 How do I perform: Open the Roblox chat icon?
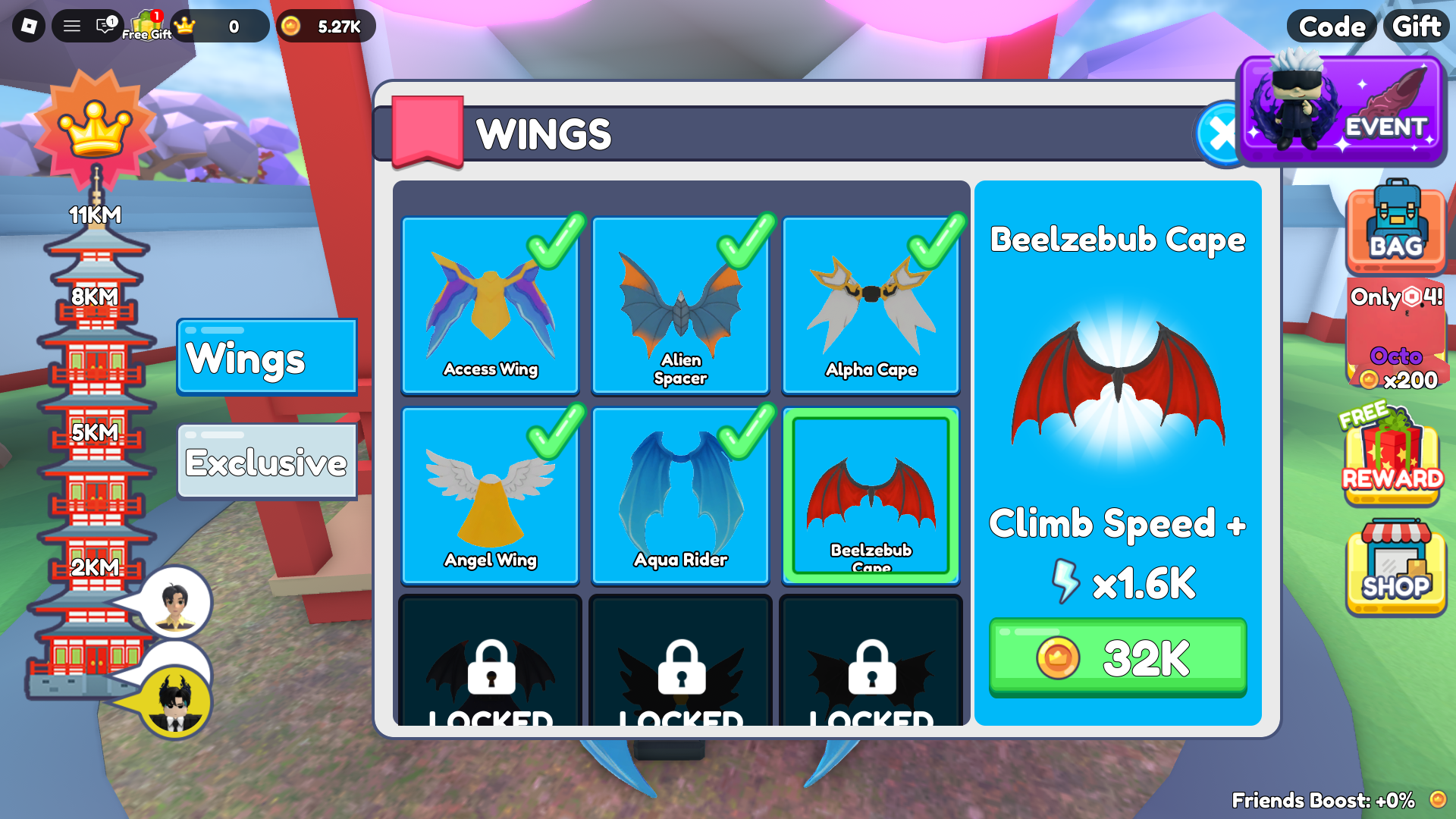click(x=105, y=27)
